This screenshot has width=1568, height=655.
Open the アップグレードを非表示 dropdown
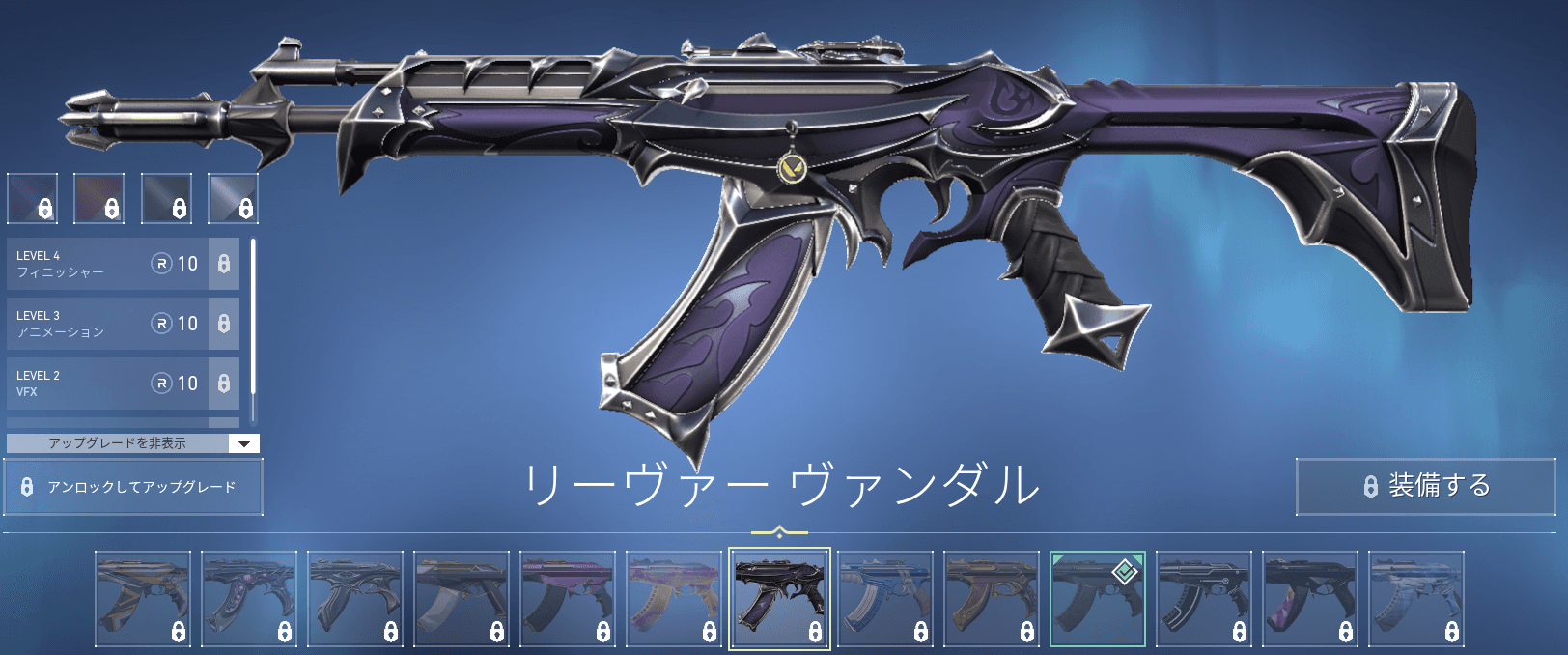pos(133,443)
